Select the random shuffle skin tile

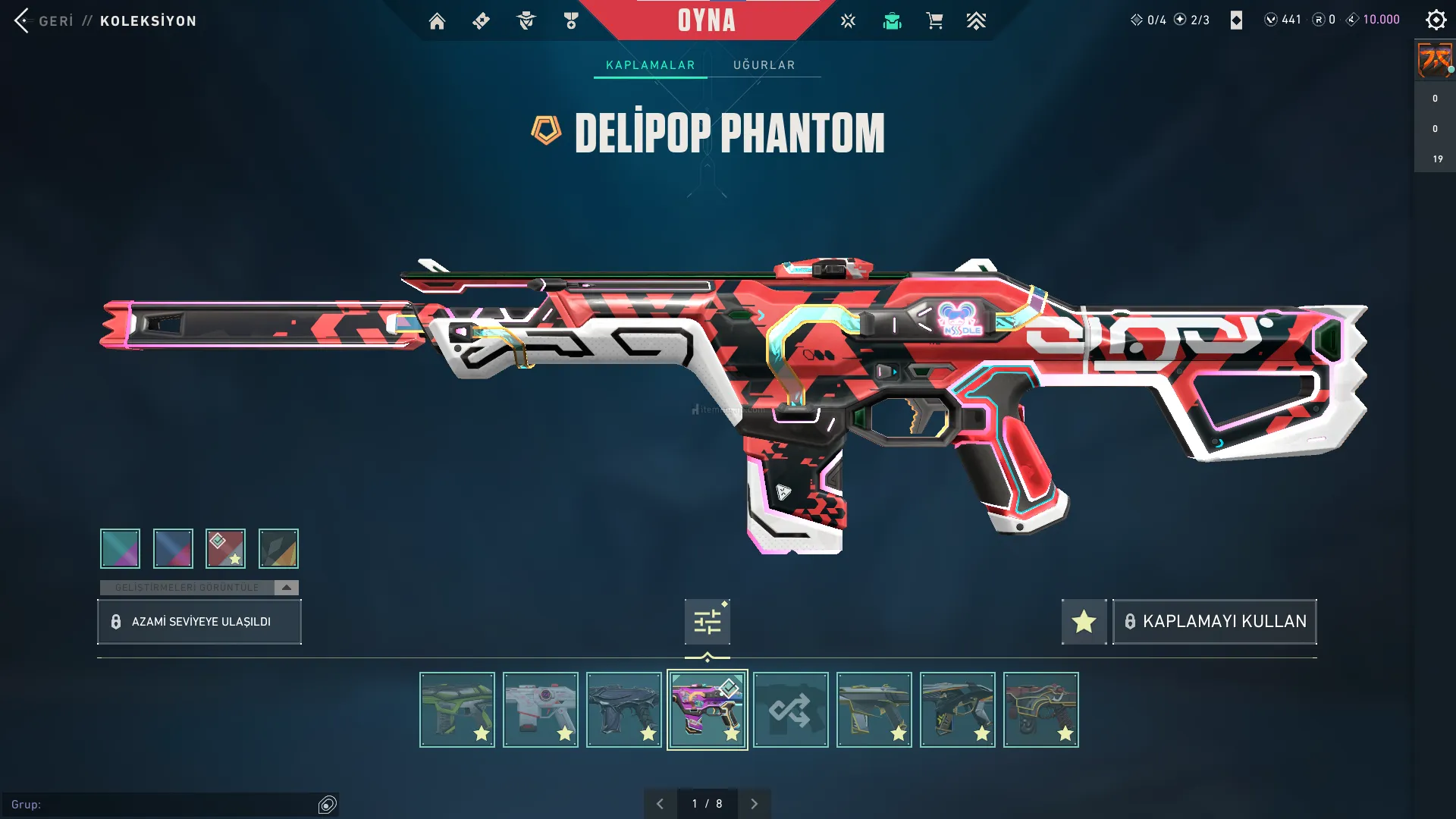click(790, 710)
